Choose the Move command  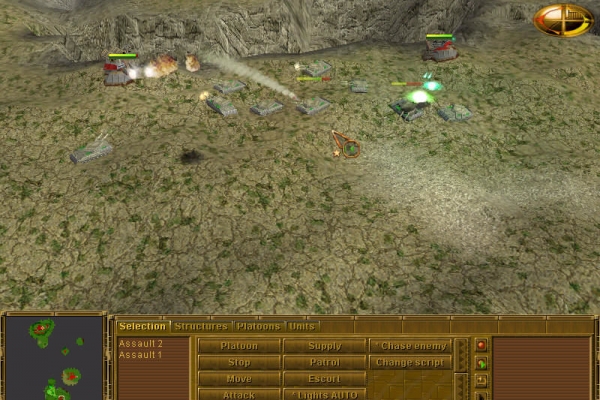point(239,379)
